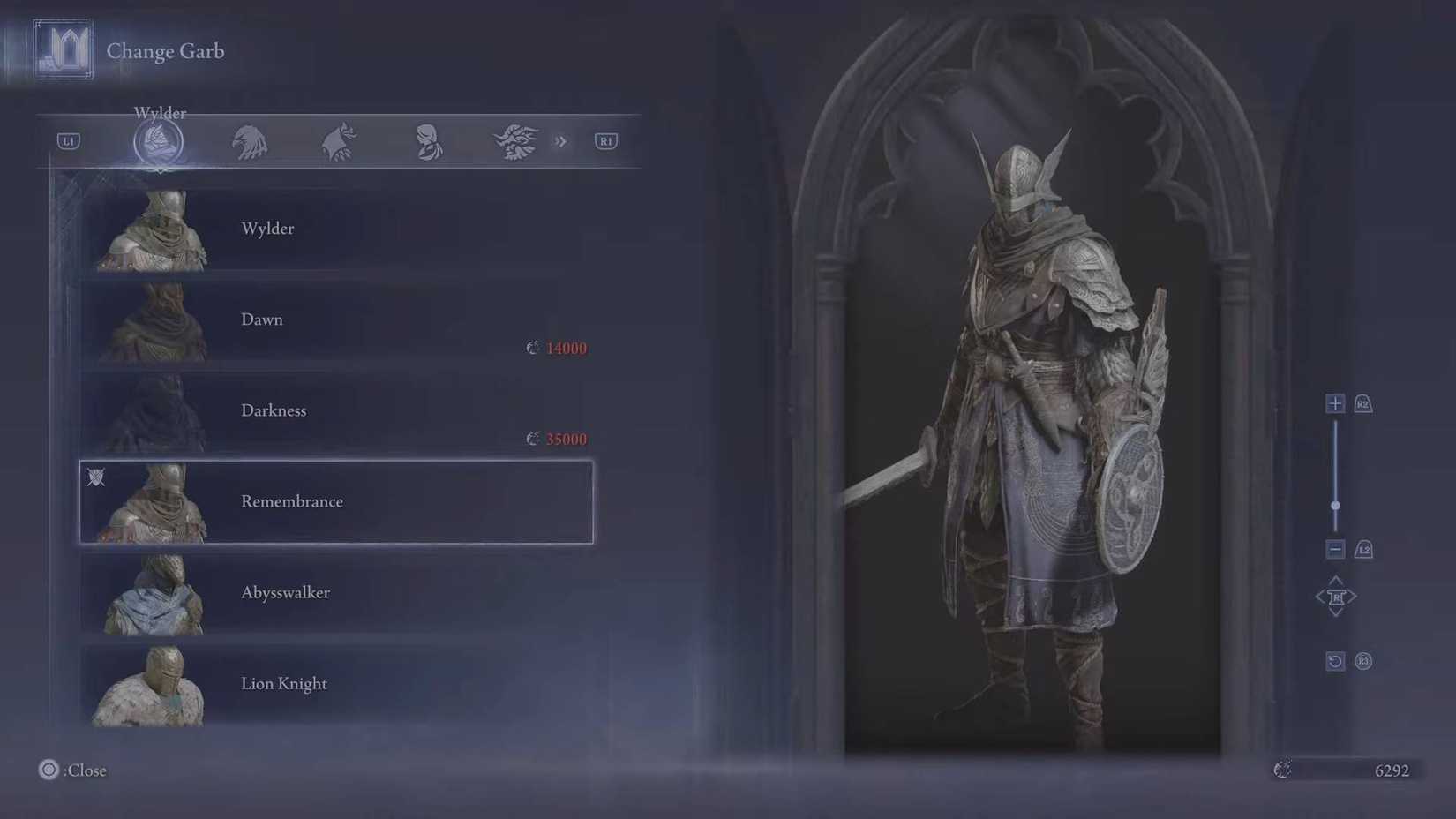The width and height of the screenshot is (1456, 819).
Task: Click the zoom slider handle
Action: tap(1335, 504)
